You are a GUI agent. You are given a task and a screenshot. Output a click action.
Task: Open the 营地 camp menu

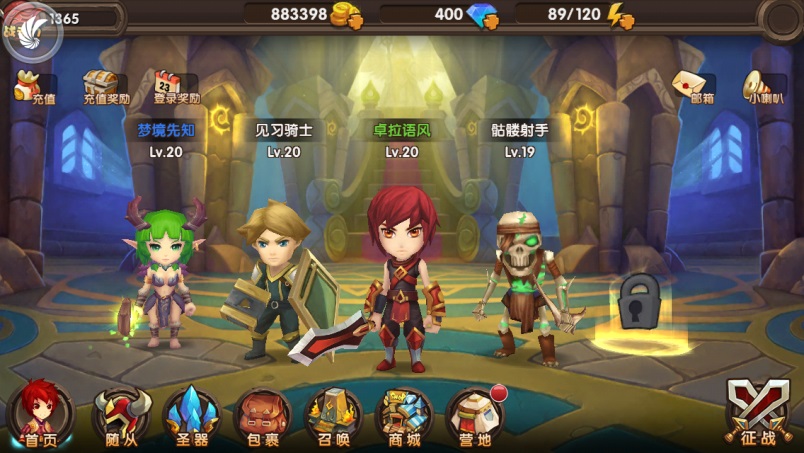(x=474, y=416)
